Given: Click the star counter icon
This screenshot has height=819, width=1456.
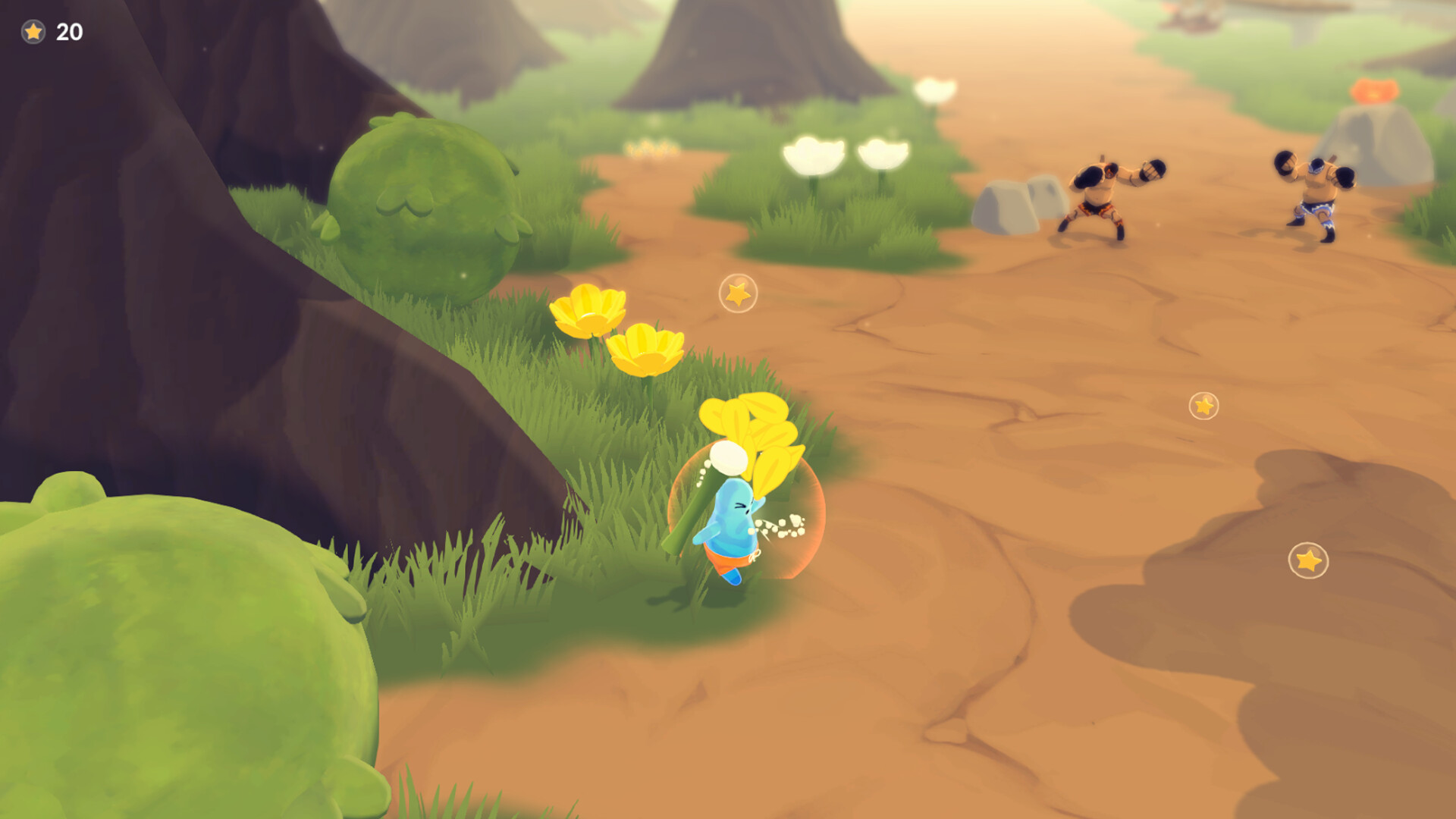Looking at the screenshot, I should click(32, 33).
